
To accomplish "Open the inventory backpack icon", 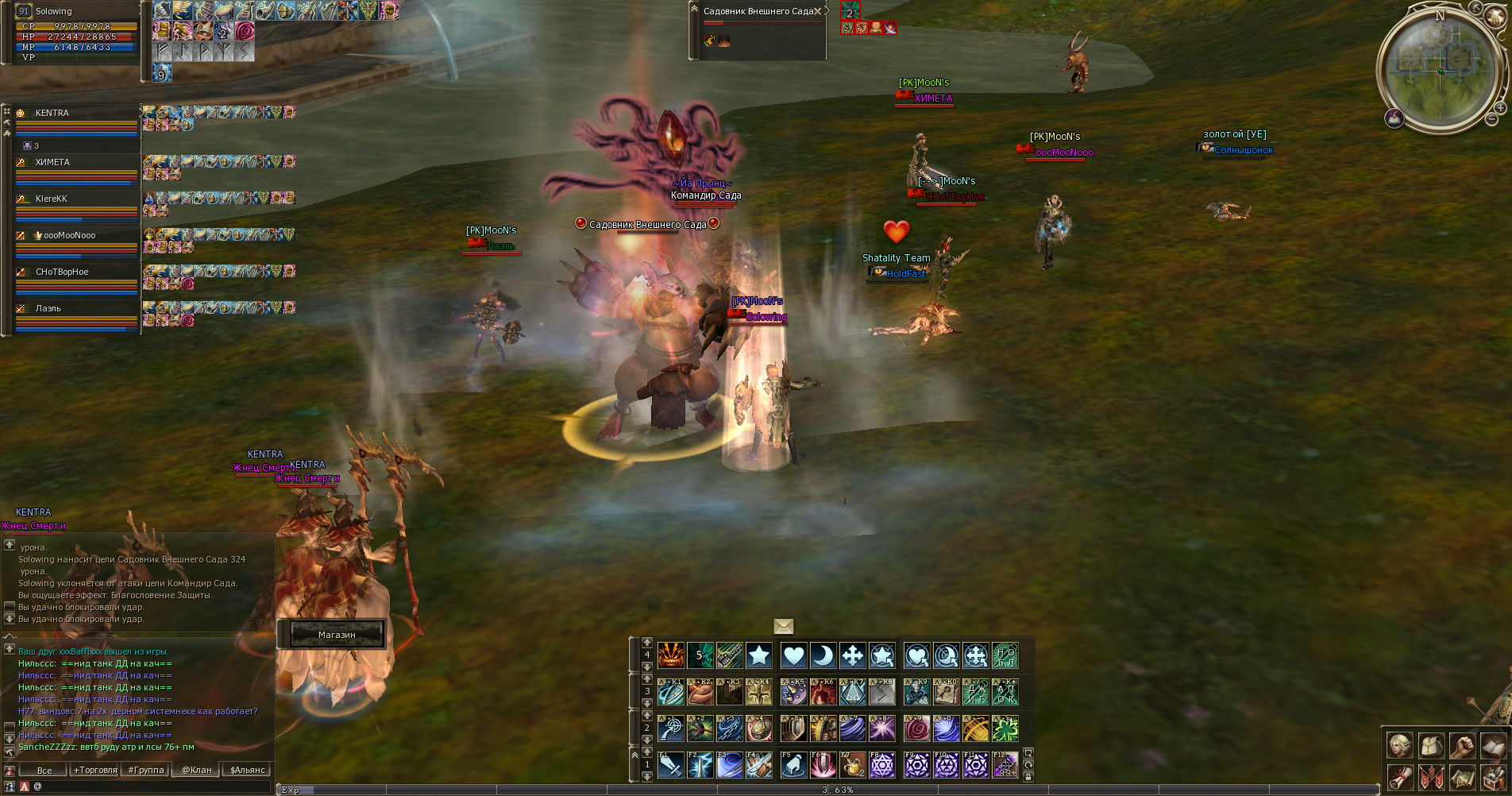I will 1431,745.
